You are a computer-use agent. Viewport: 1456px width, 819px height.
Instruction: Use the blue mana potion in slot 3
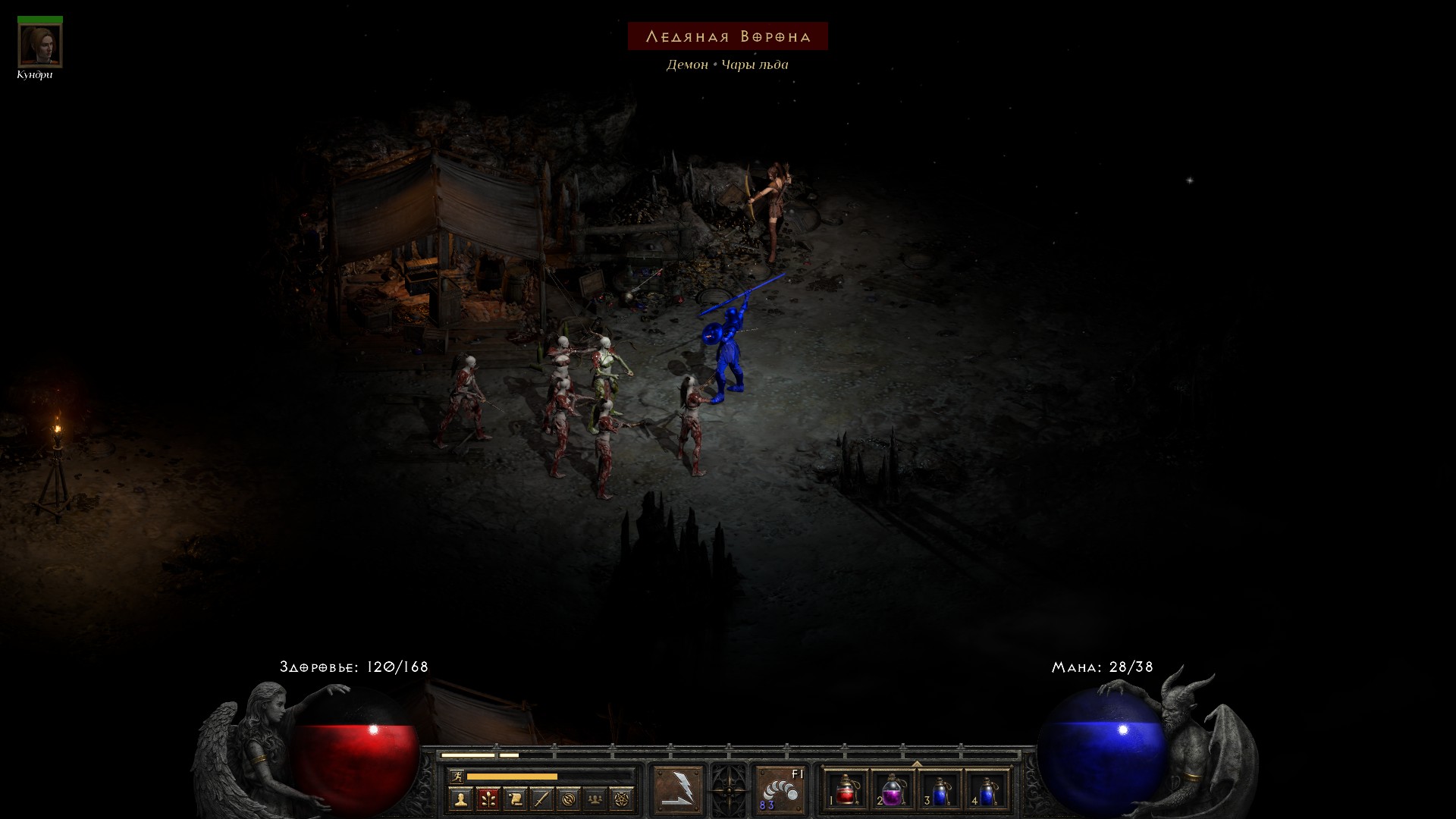point(940,791)
